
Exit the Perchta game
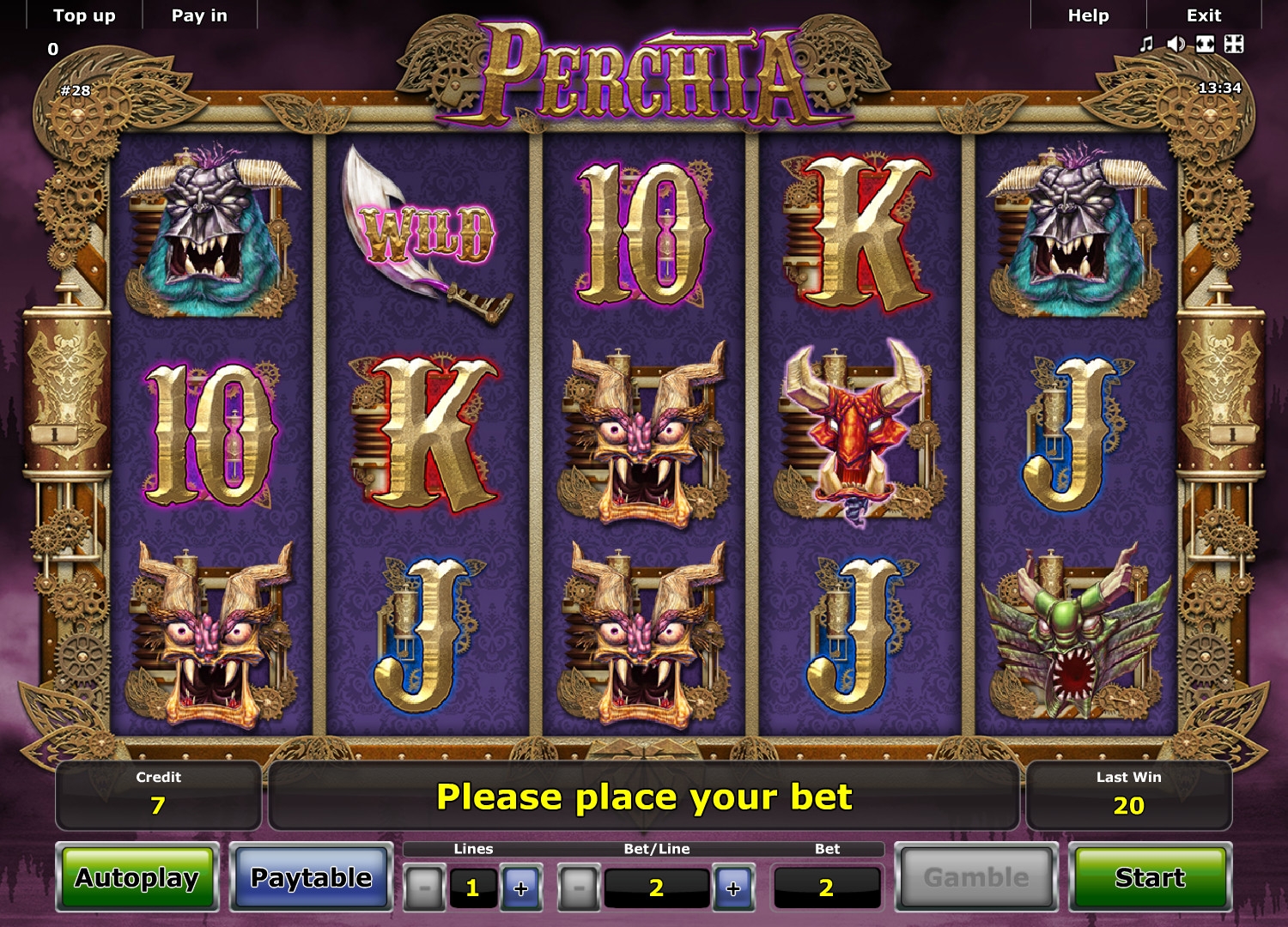(1203, 15)
